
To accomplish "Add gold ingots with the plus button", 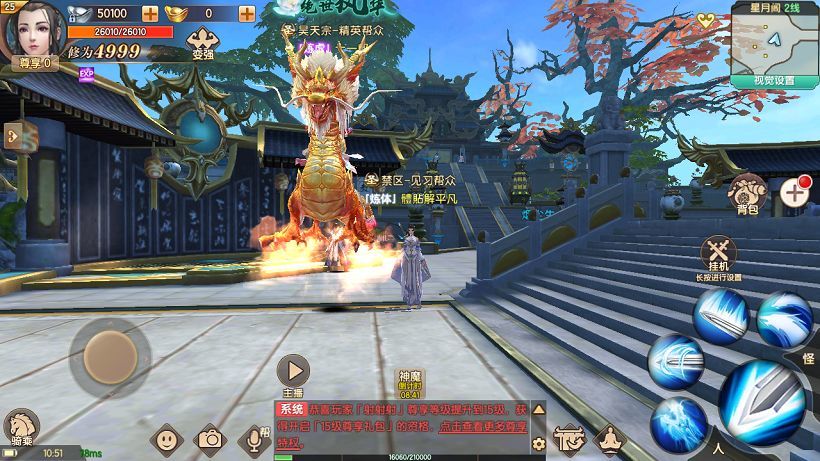I will click(x=246, y=14).
